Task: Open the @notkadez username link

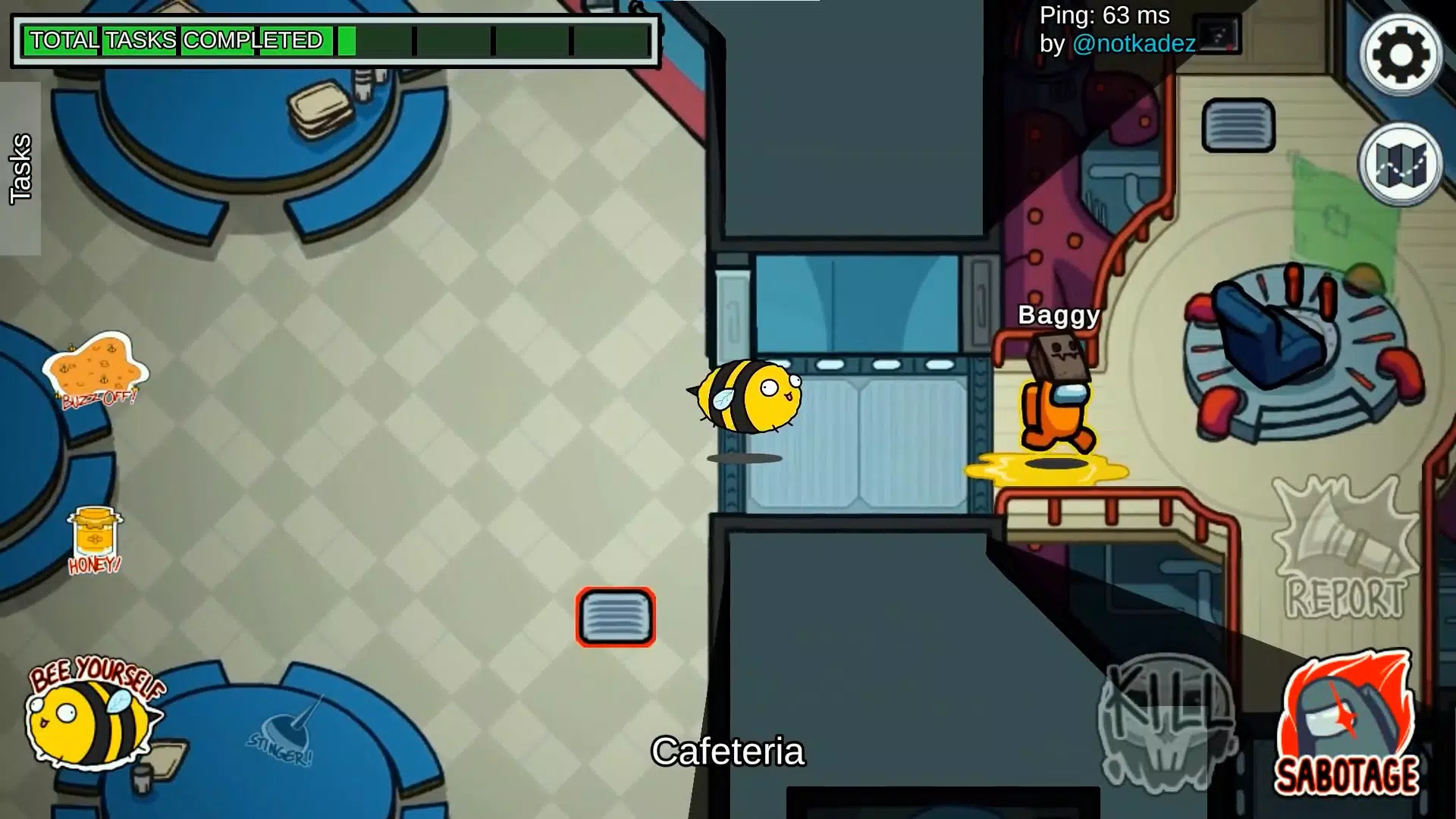Action: [1134, 44]
